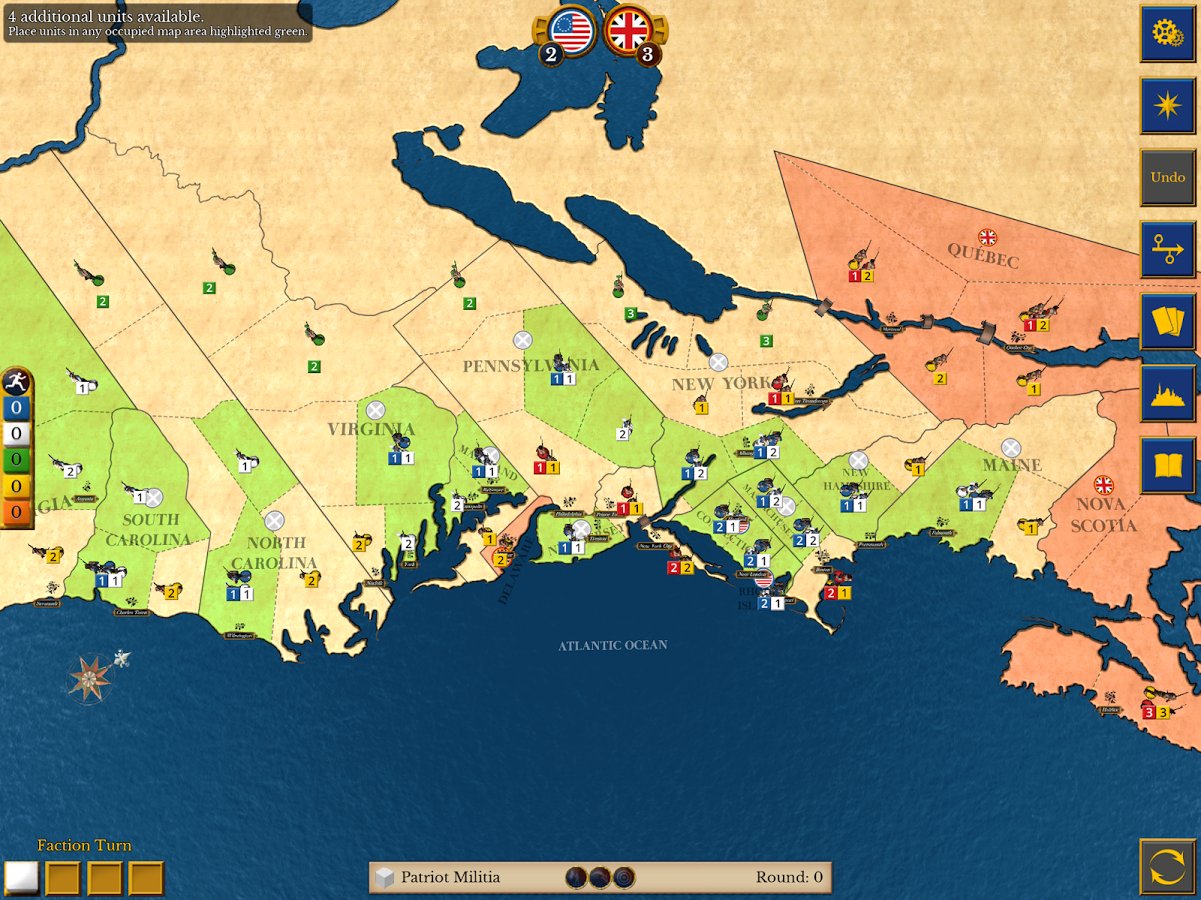This screenshot has height=900, width=1201.
Task: Select the American flag score badge
Action: 571,32
